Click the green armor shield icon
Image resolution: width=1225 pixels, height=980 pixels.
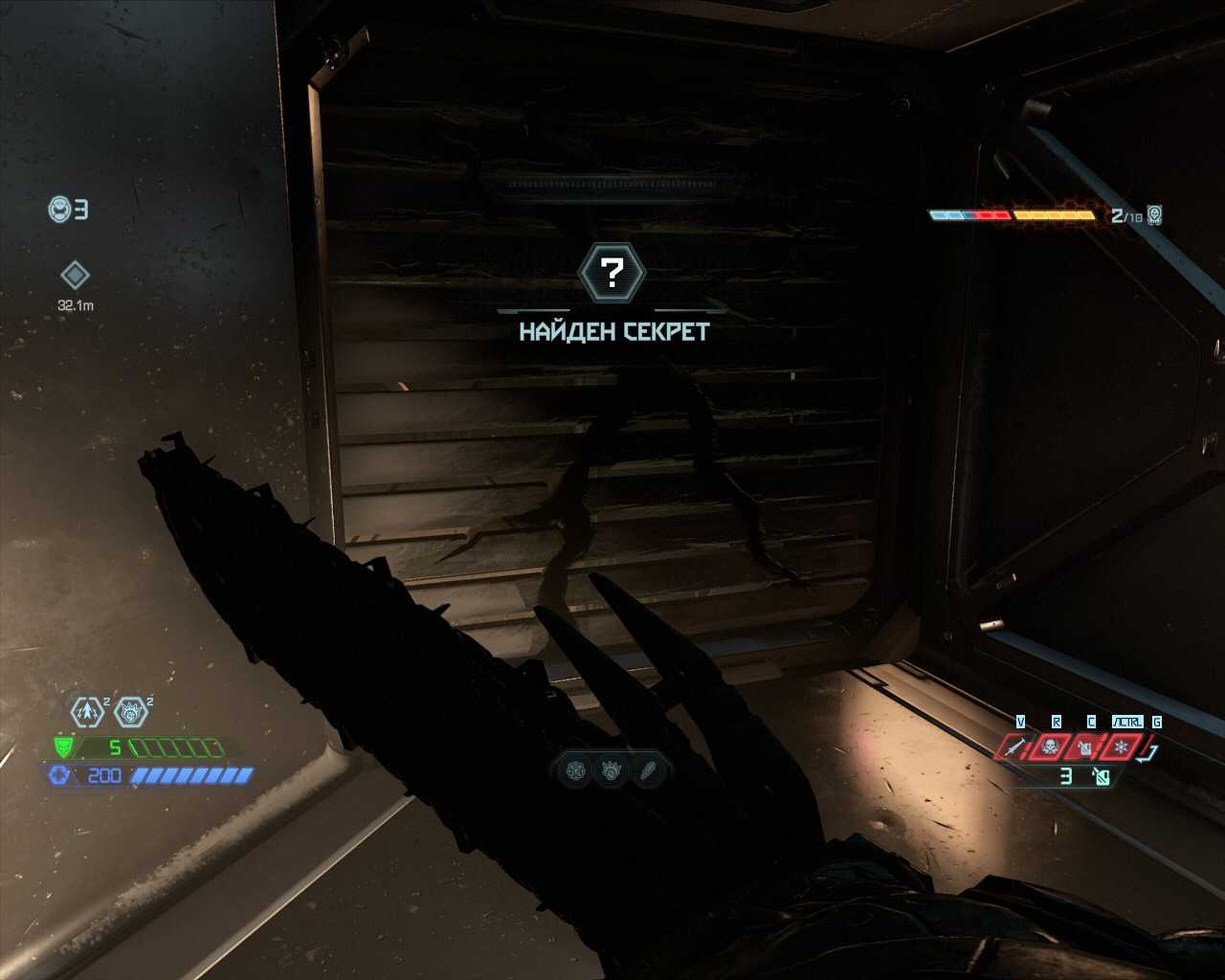coord(64,747)
